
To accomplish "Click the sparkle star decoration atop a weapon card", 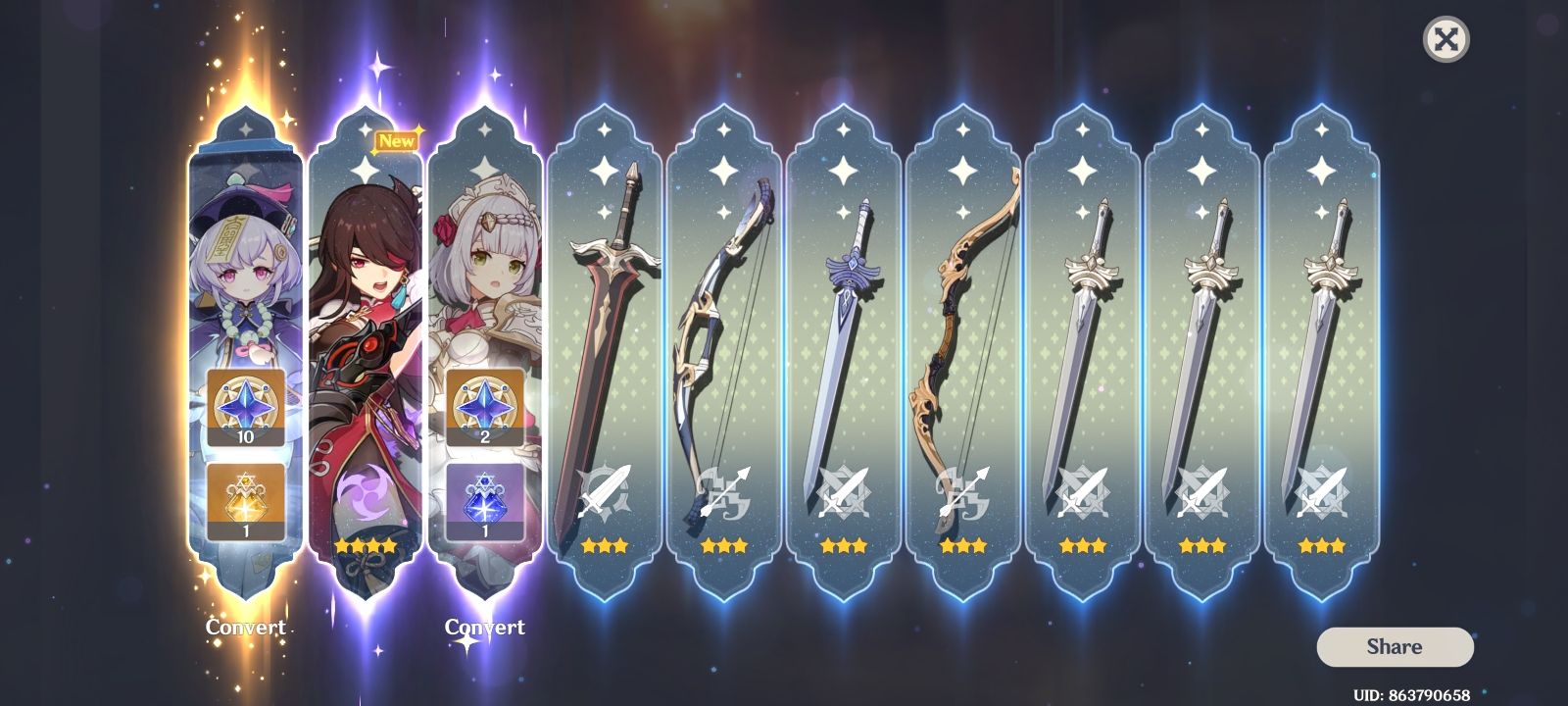I will [x=605, y=170].
